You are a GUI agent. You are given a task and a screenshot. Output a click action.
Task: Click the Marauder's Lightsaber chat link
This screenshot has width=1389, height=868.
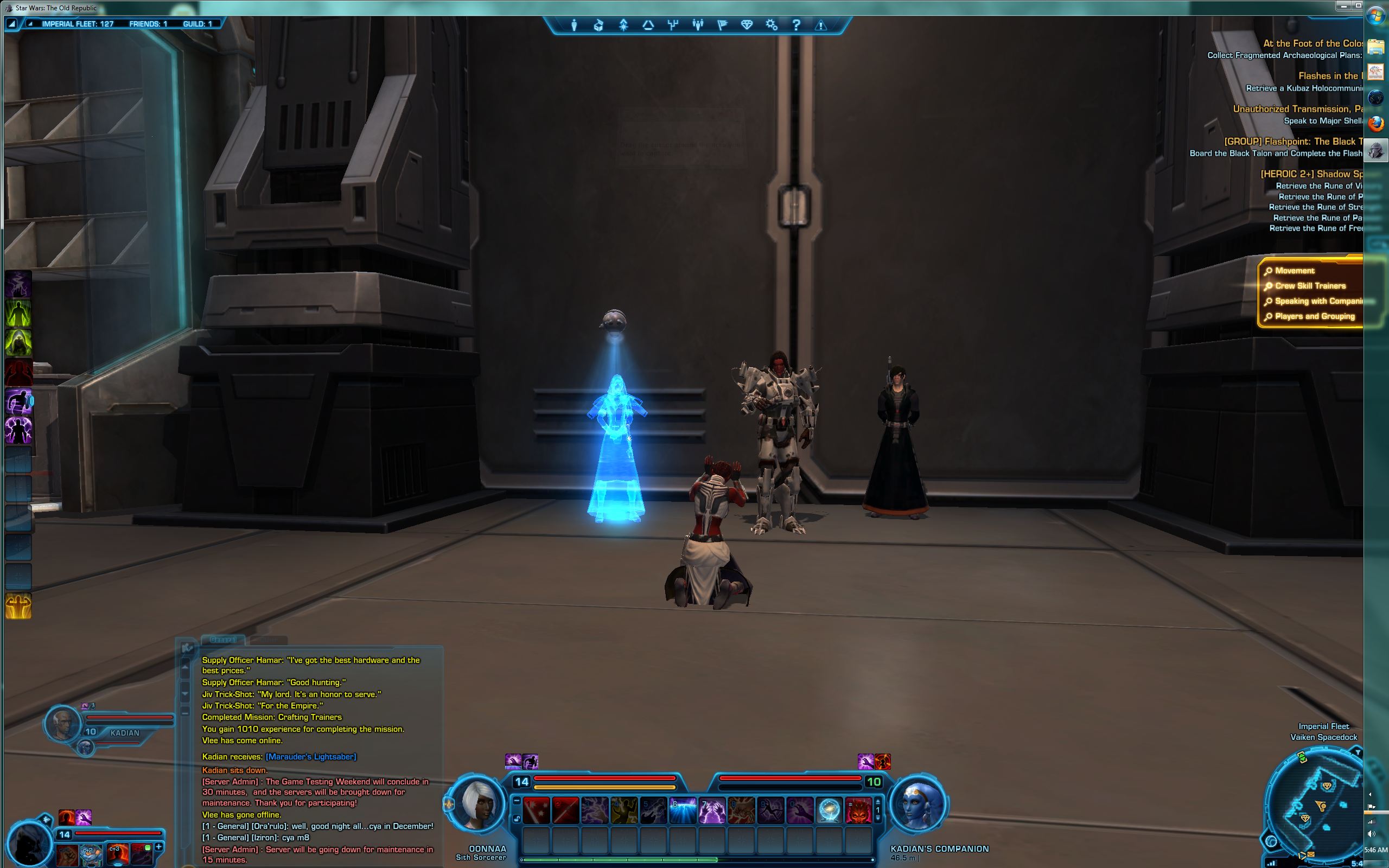pyautogui.click(x=310, y=757)
